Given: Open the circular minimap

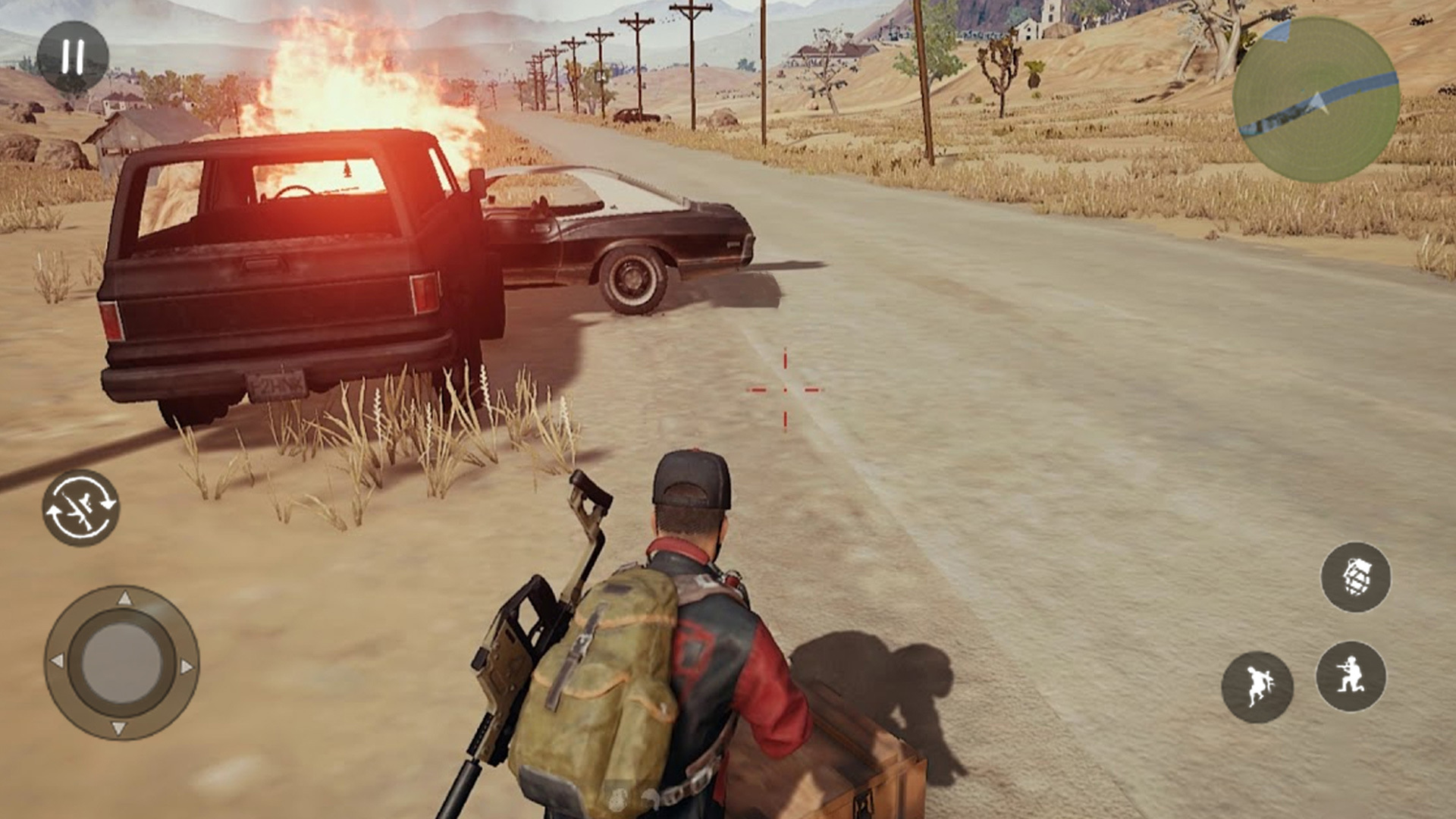Looking at the screenshot, I should [x=1316, y=99].
